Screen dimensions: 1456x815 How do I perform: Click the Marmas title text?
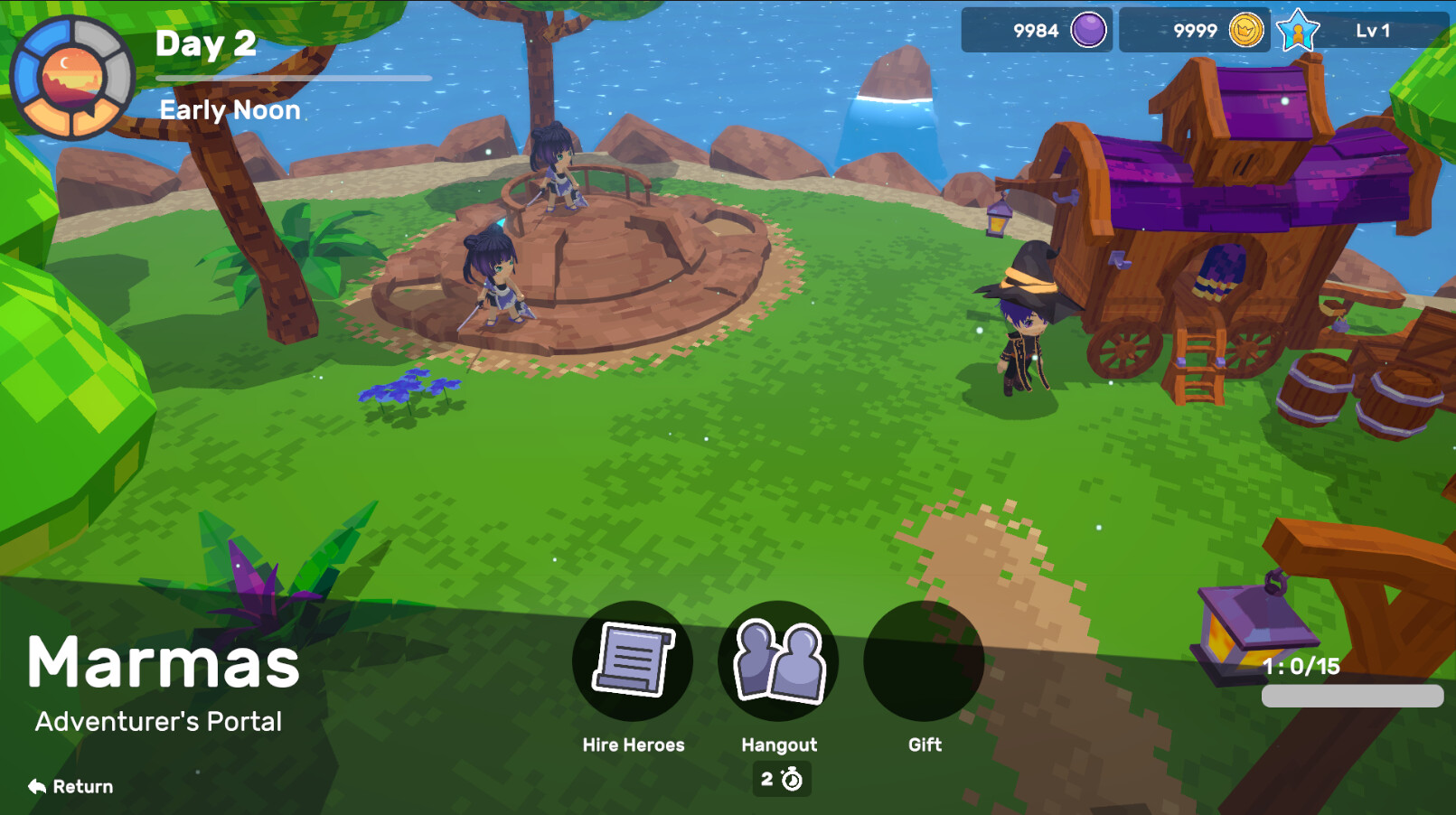click(164, 662)
